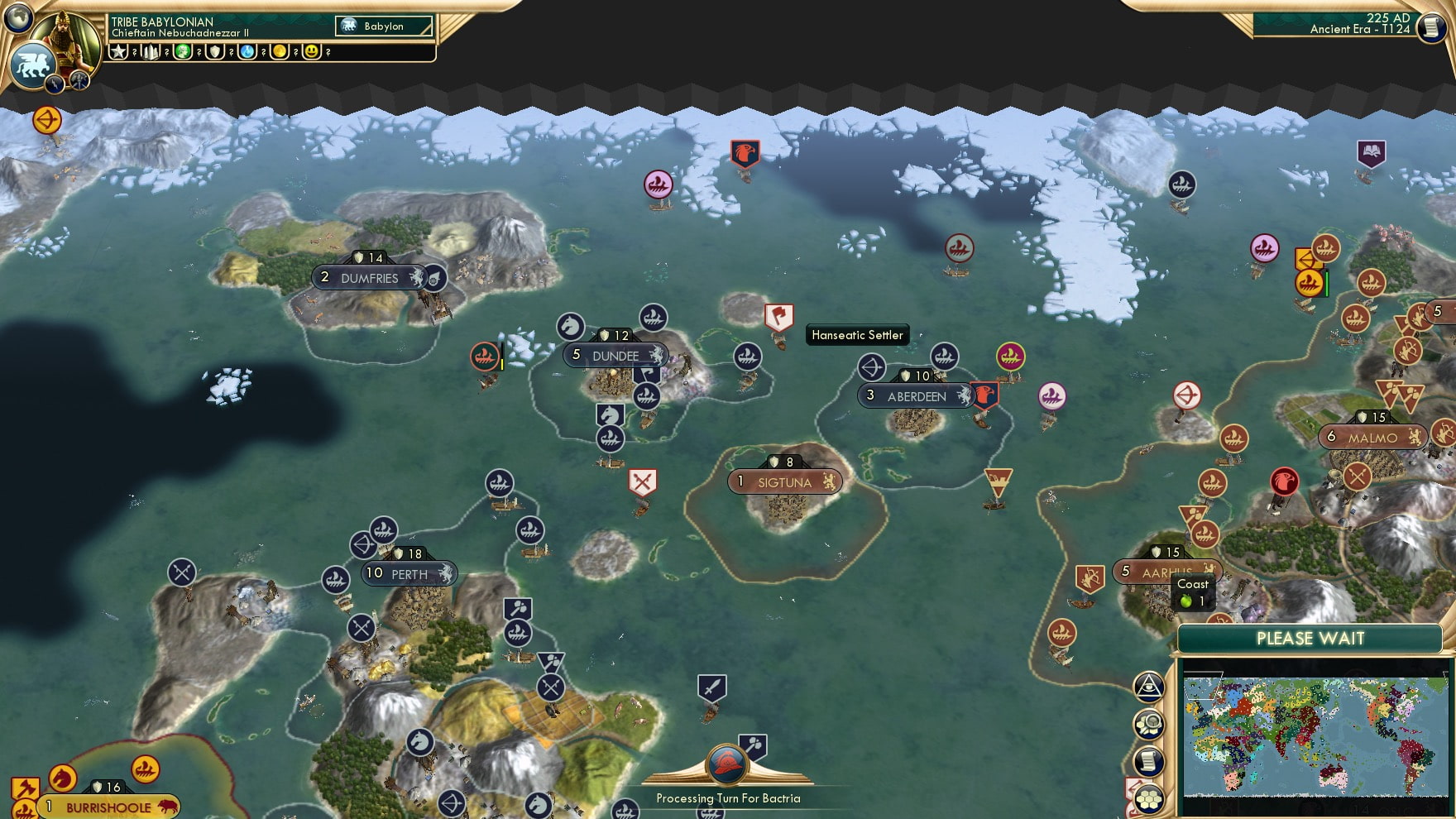Click the blue science flask in the top bar
Screen dimensions: 1456x819
[x=247, y=51]
